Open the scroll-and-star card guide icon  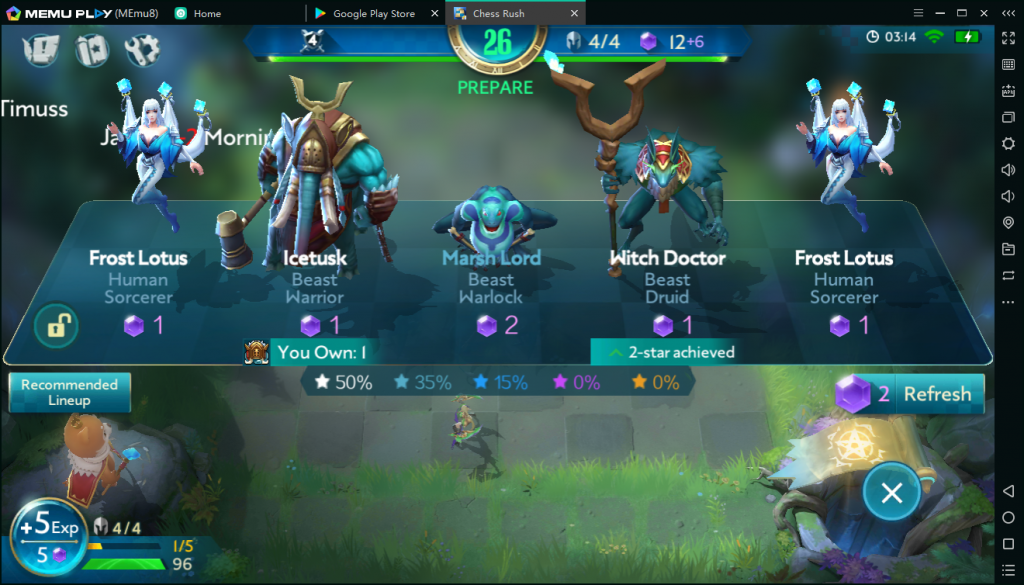(x=92, y=49)
